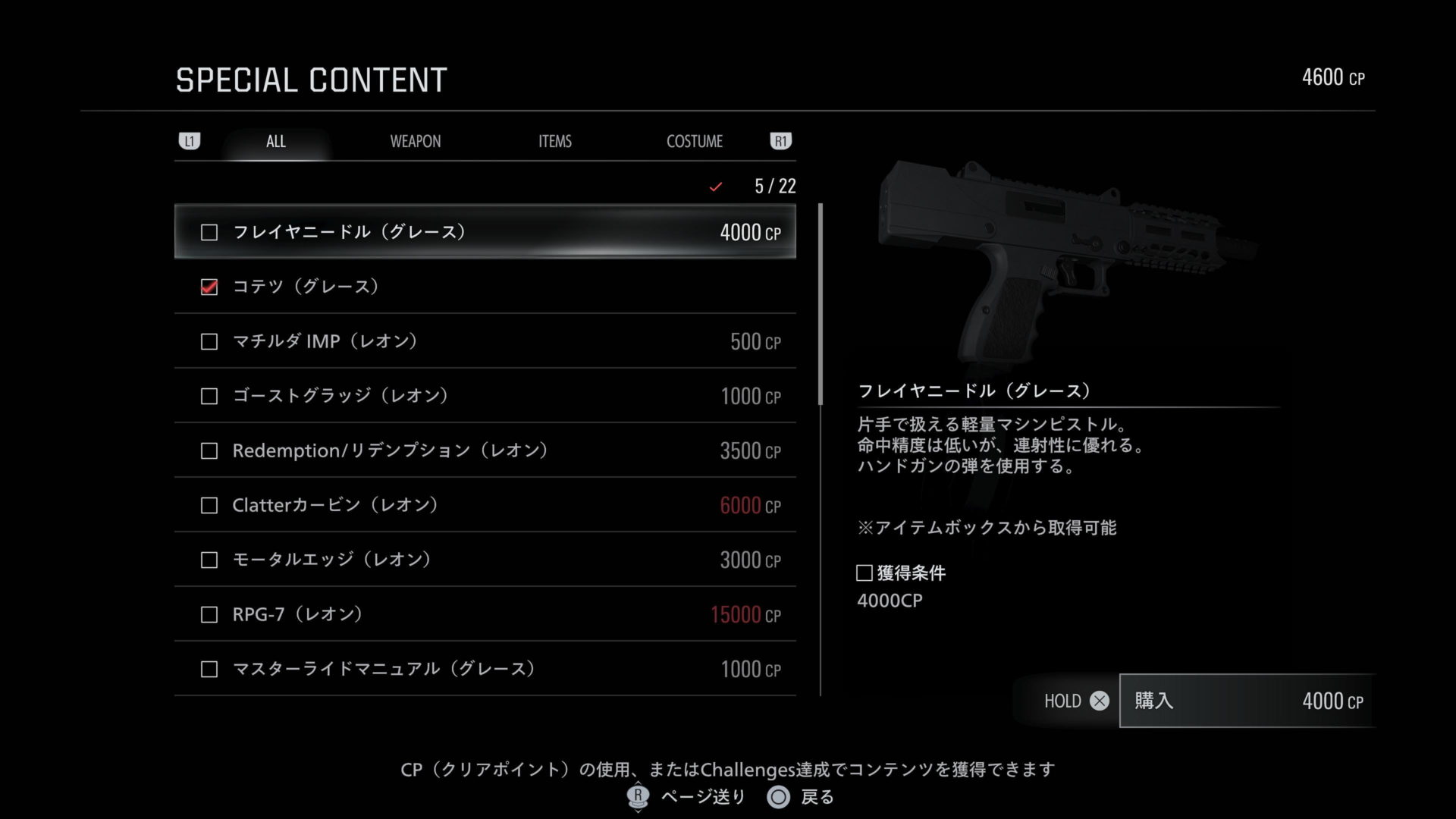This screenshot has height=819, width=1456.
Task: Choose マスターライドマニュアル（グレース） entry
Action: tap(485, 669)
